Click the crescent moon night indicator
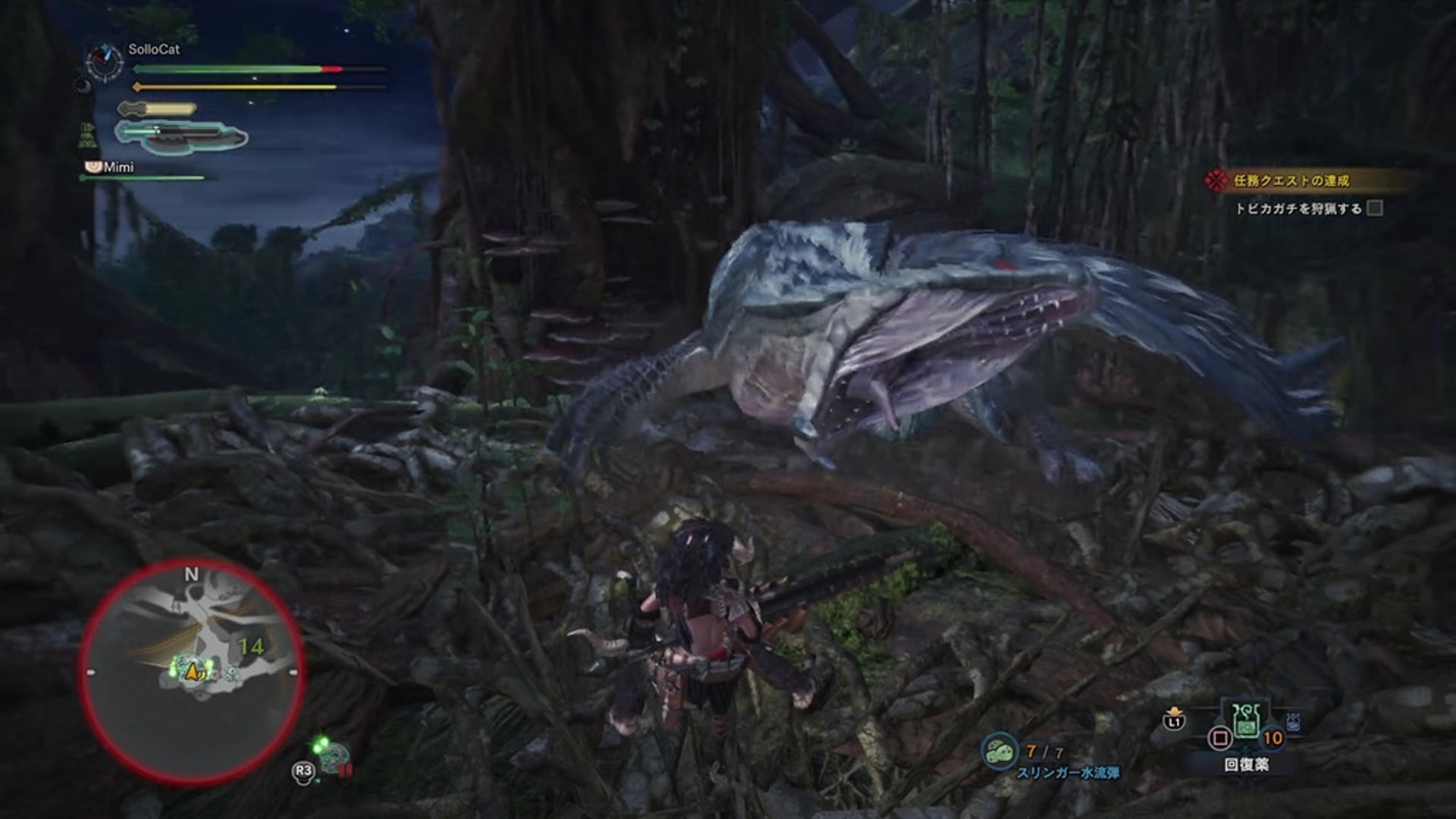Image resolution: width=1456 pixels, height=819 pixels. pyautogui.click(x=83, y=86)
